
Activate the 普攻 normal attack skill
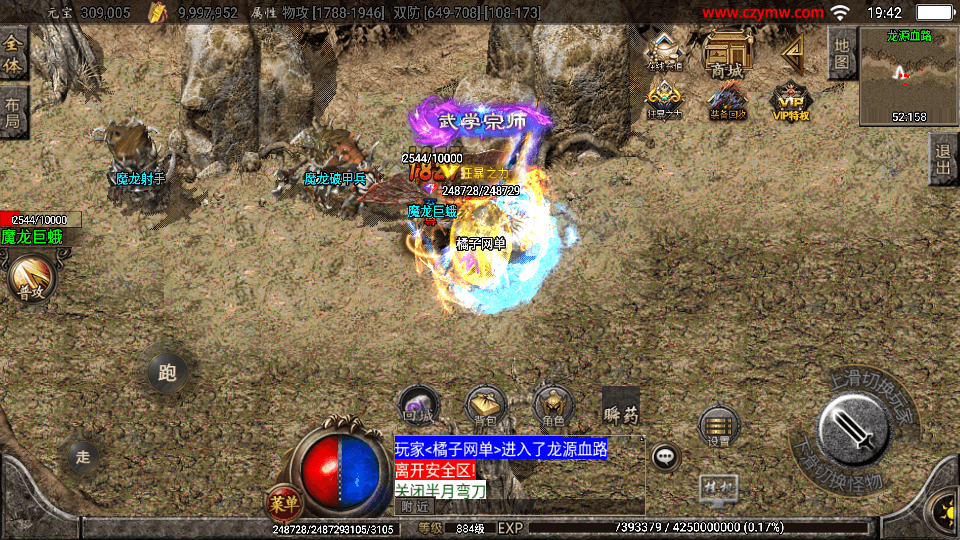click(x=31, y=278)
